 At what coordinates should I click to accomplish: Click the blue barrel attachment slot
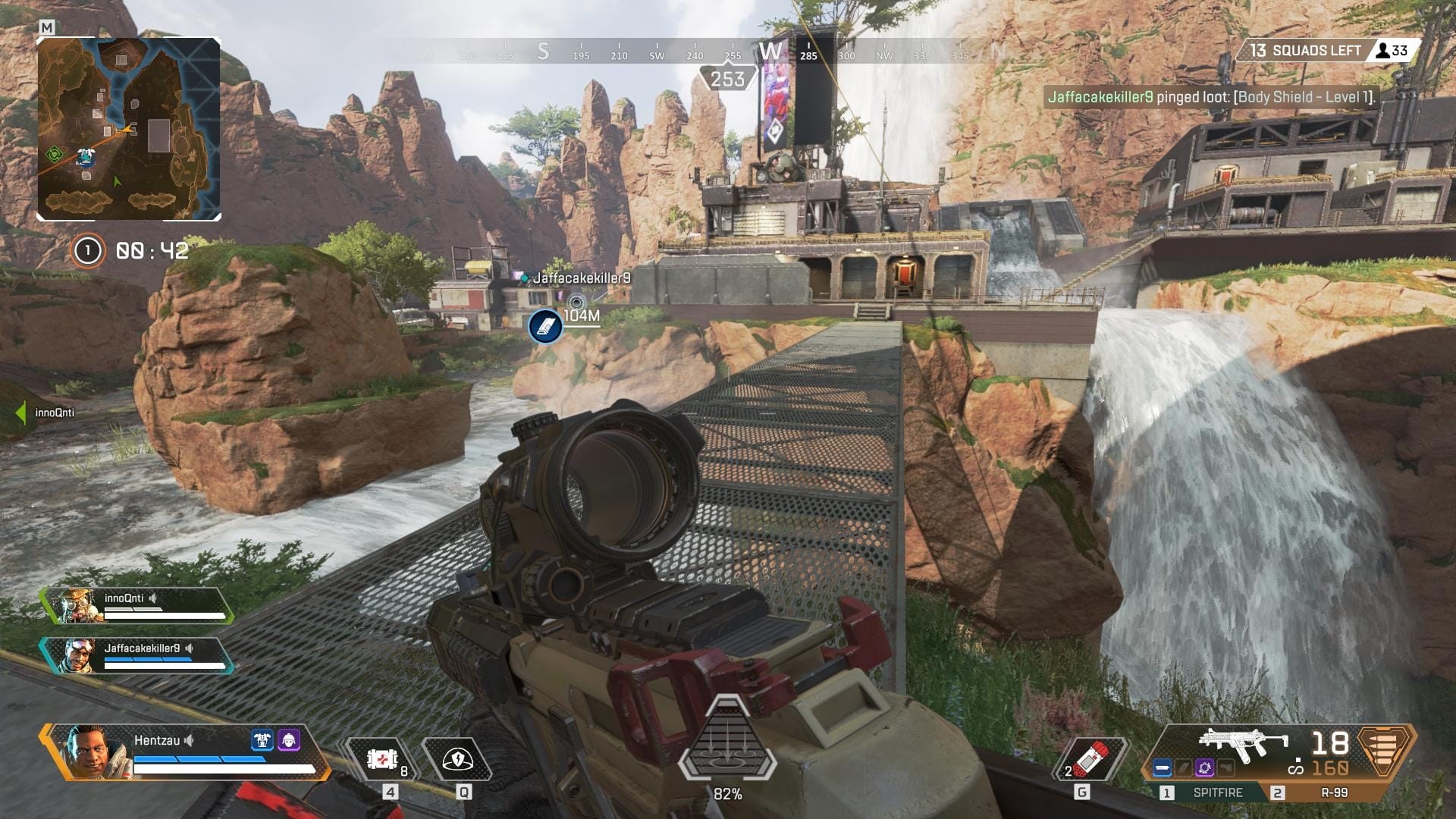coord(1162,768)
